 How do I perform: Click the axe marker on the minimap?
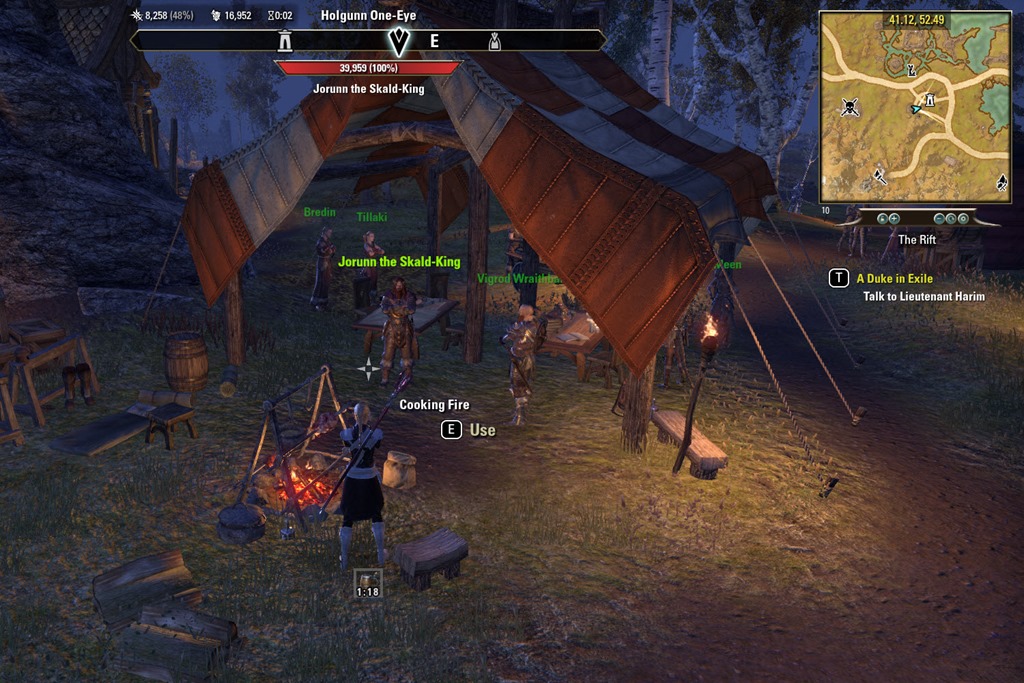coord(879,176)
